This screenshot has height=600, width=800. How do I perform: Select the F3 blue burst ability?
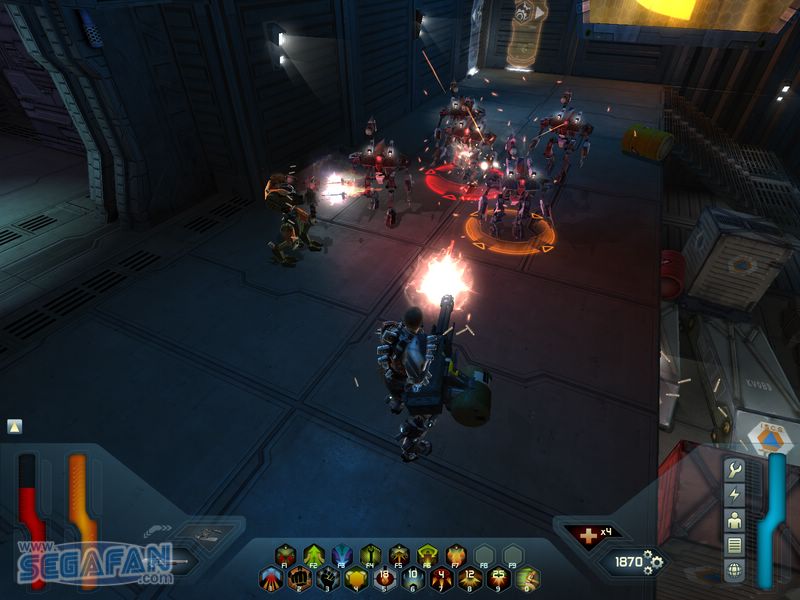pyautogui.click(x=342, y=555)
